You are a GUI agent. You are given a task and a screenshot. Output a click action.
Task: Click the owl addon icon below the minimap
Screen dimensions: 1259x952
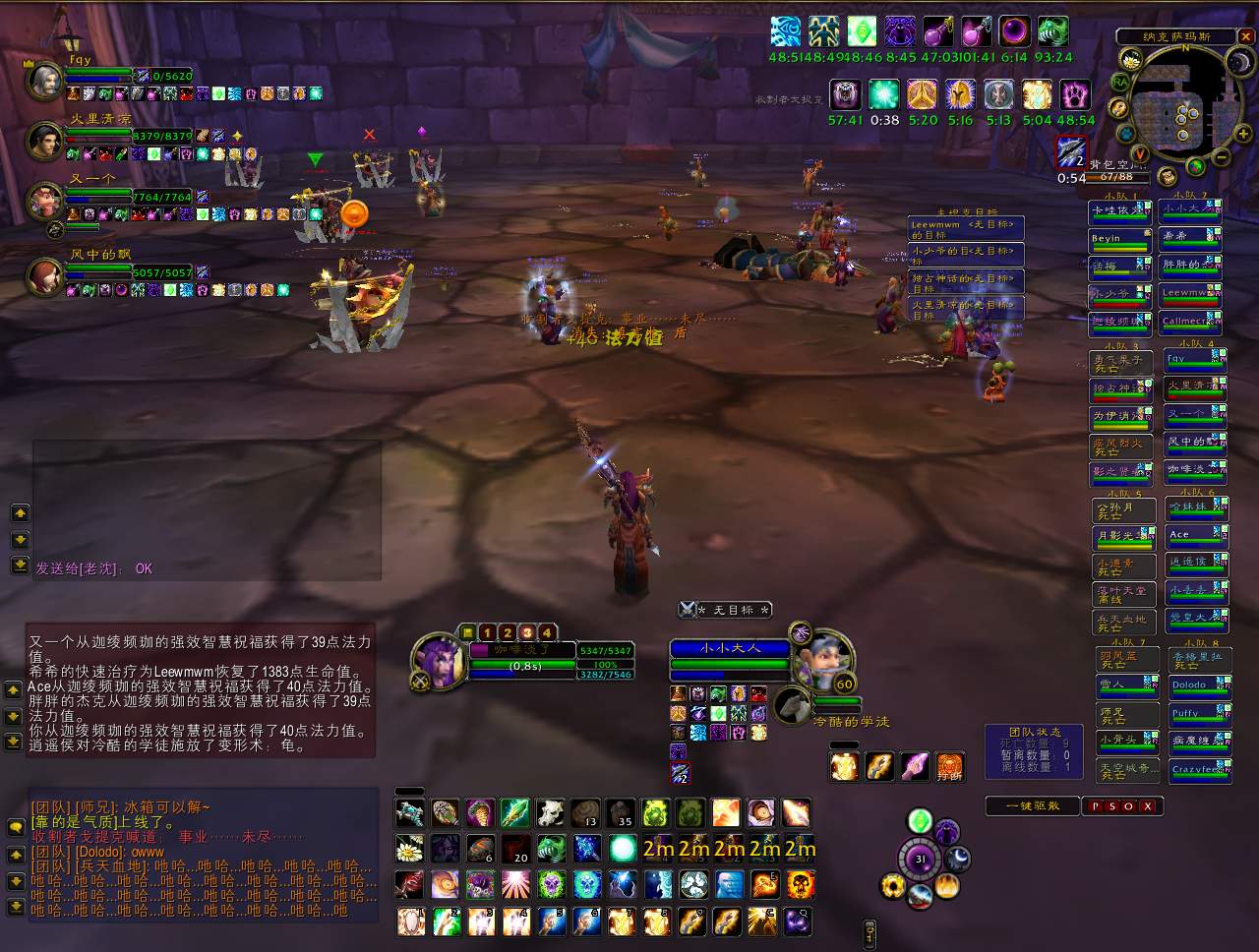[1167, 177]
